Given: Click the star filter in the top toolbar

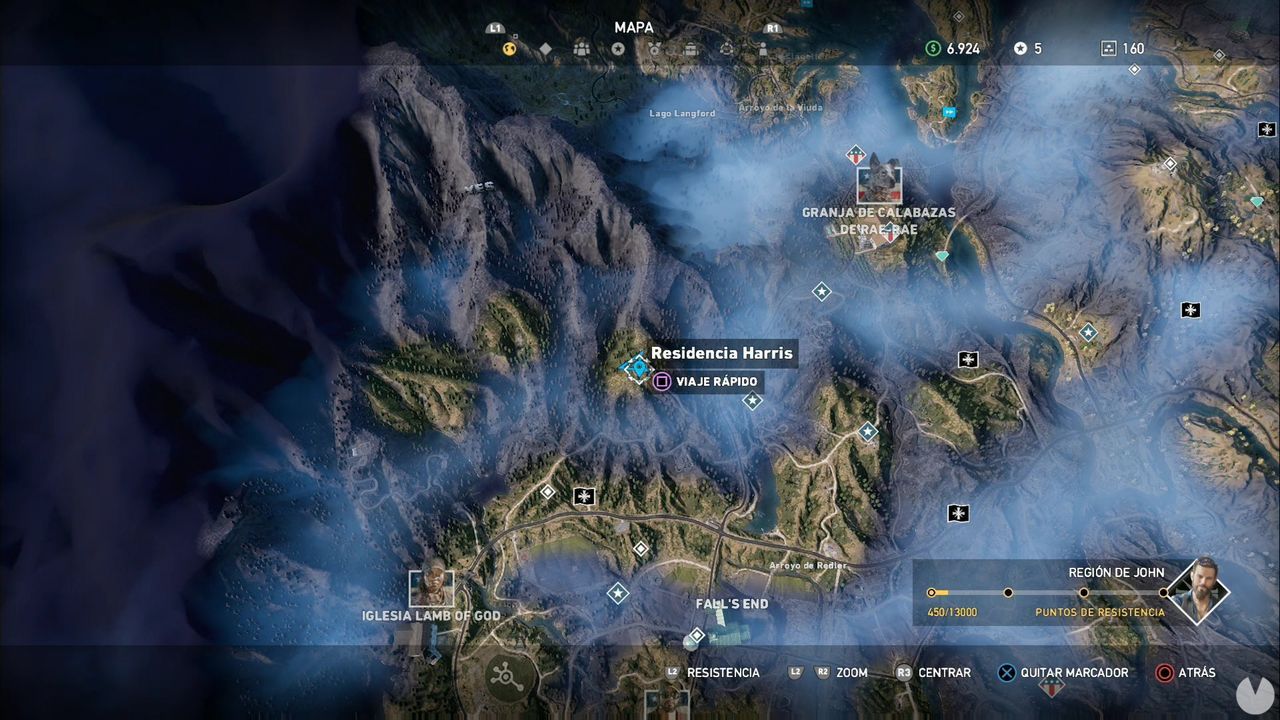Looking at the screenshot, I should (618, 49).
